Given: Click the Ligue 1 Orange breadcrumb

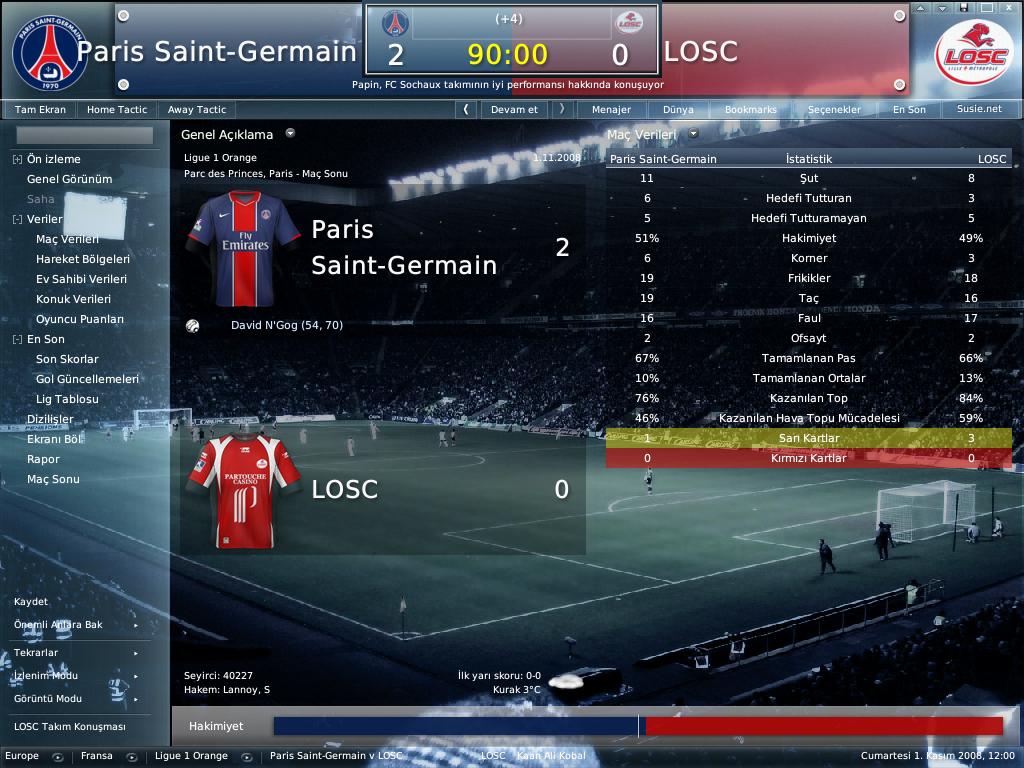Looking at the screenshot, I should (x=191, y=756).
